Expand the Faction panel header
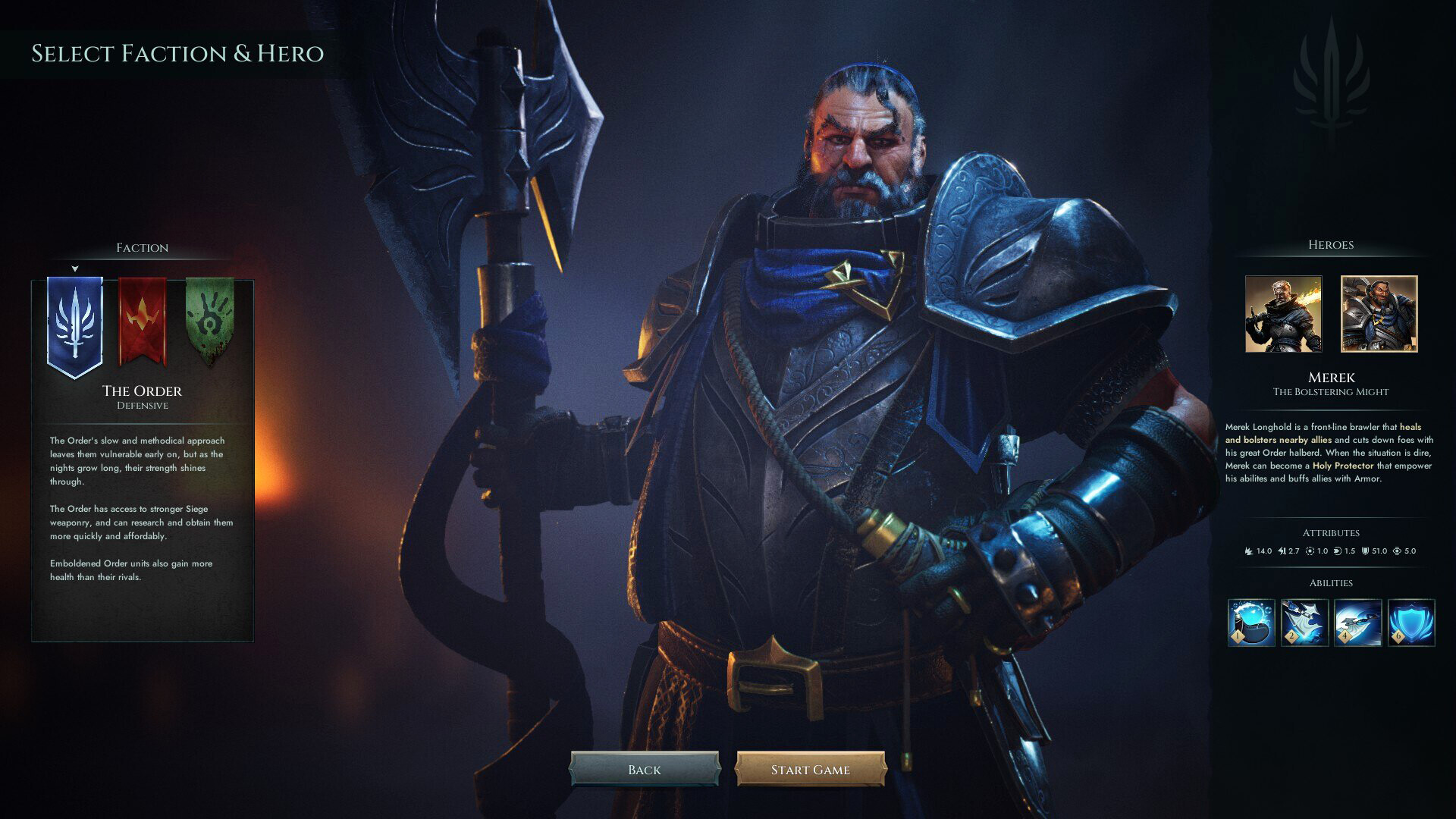 [x=141, y=248]
